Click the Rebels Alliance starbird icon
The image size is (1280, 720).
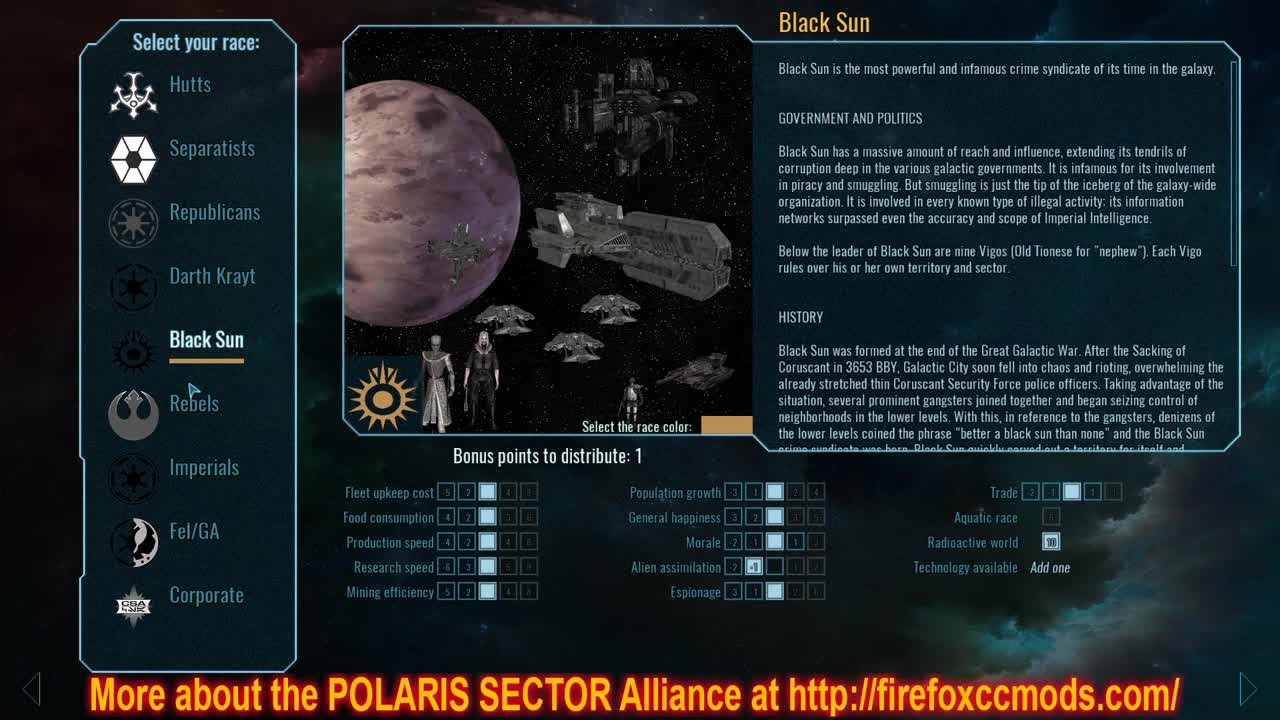point(133,414)
